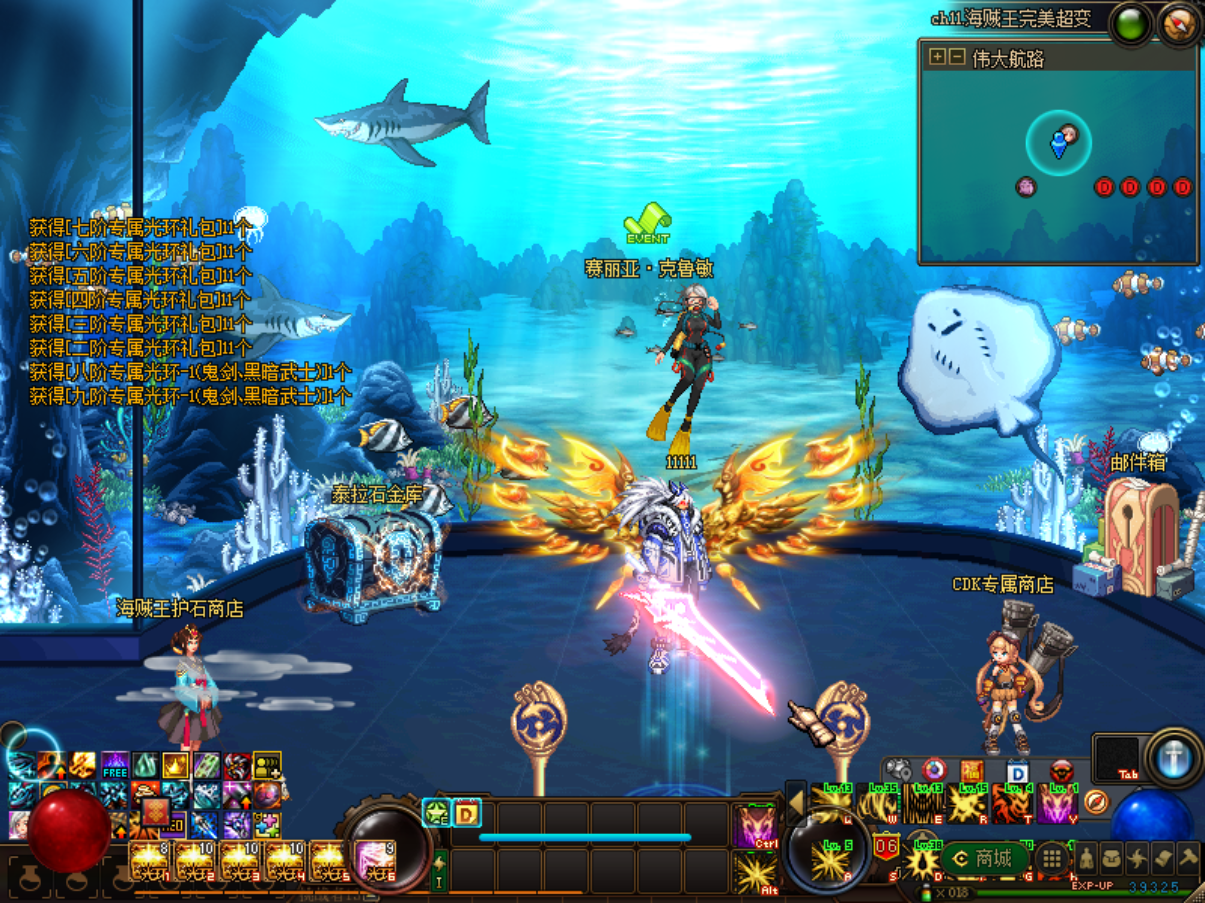Select the purple FREE buff icon
The width and height of the screenshot is (1205, 903).
(115, 767)
